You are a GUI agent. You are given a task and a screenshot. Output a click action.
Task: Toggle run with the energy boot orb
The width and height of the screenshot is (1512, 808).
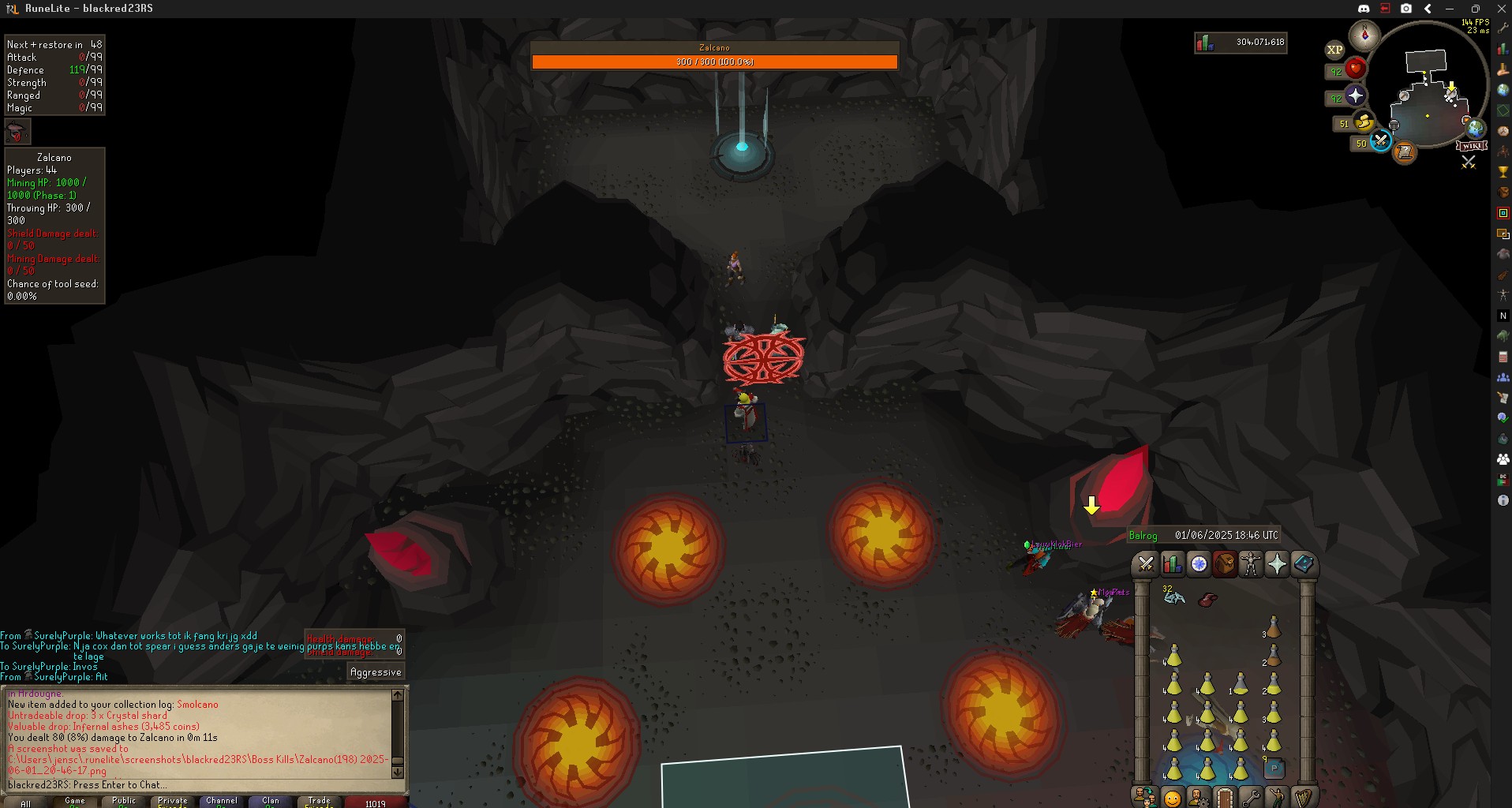coord(1363,123)
